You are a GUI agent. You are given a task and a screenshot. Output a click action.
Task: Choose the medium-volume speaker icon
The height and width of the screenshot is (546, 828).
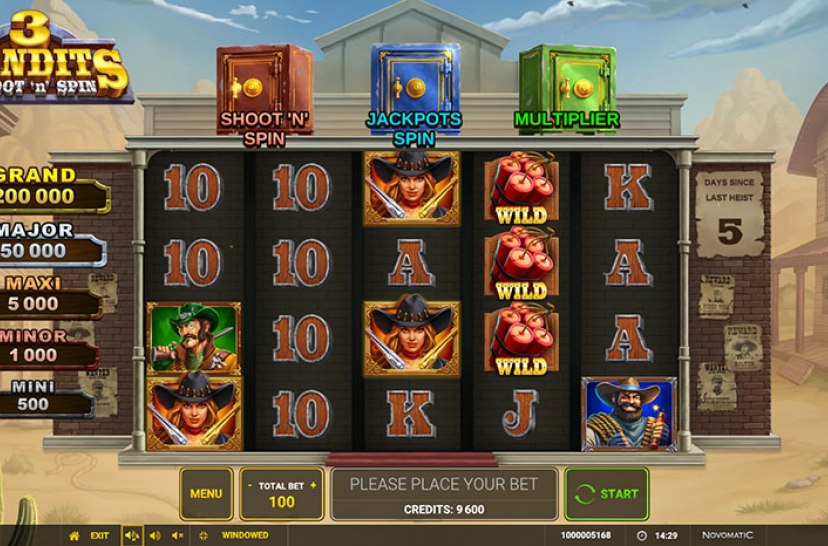point(155,536)
